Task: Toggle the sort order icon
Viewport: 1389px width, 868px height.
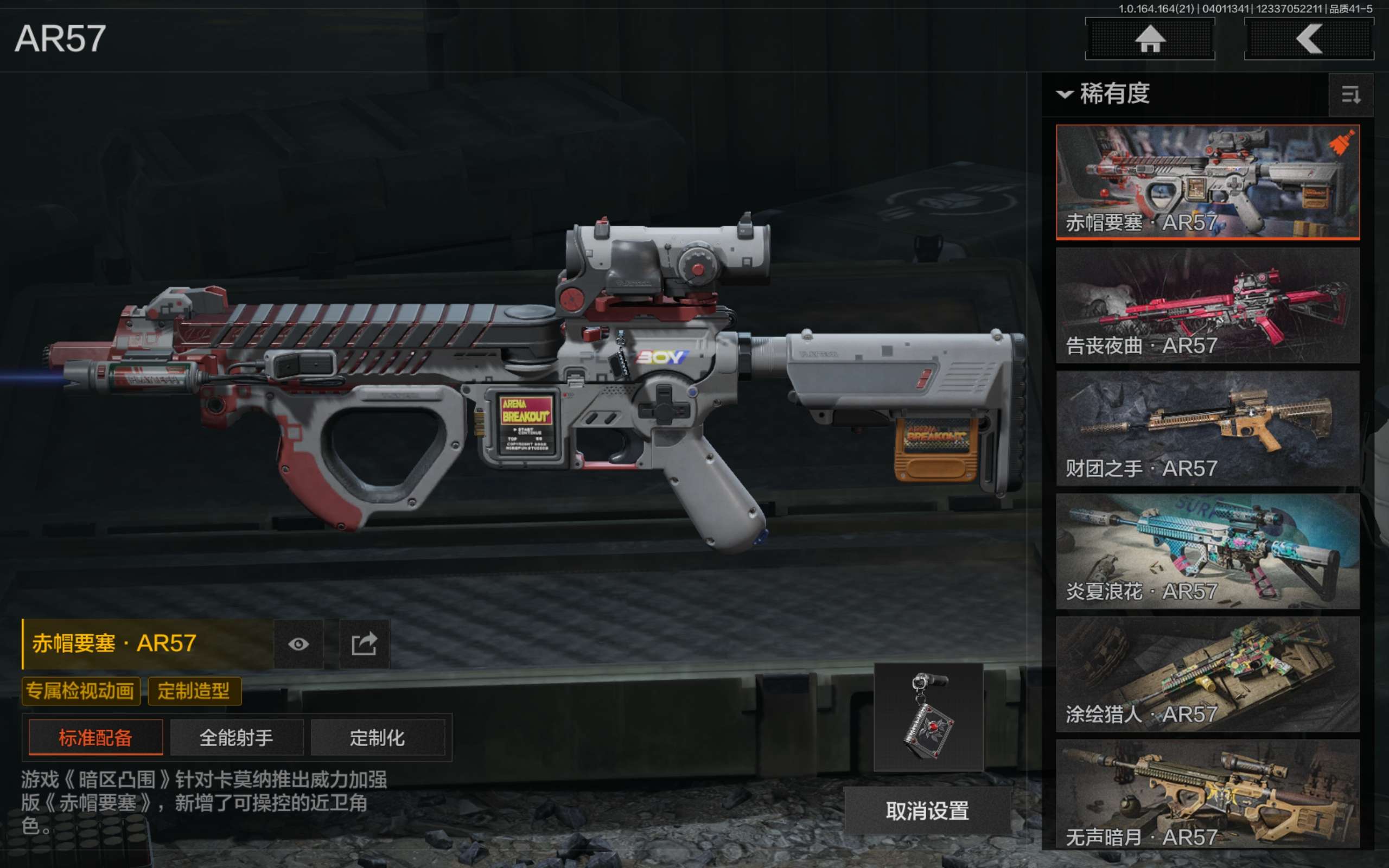Action: (x=1350, y=95)
